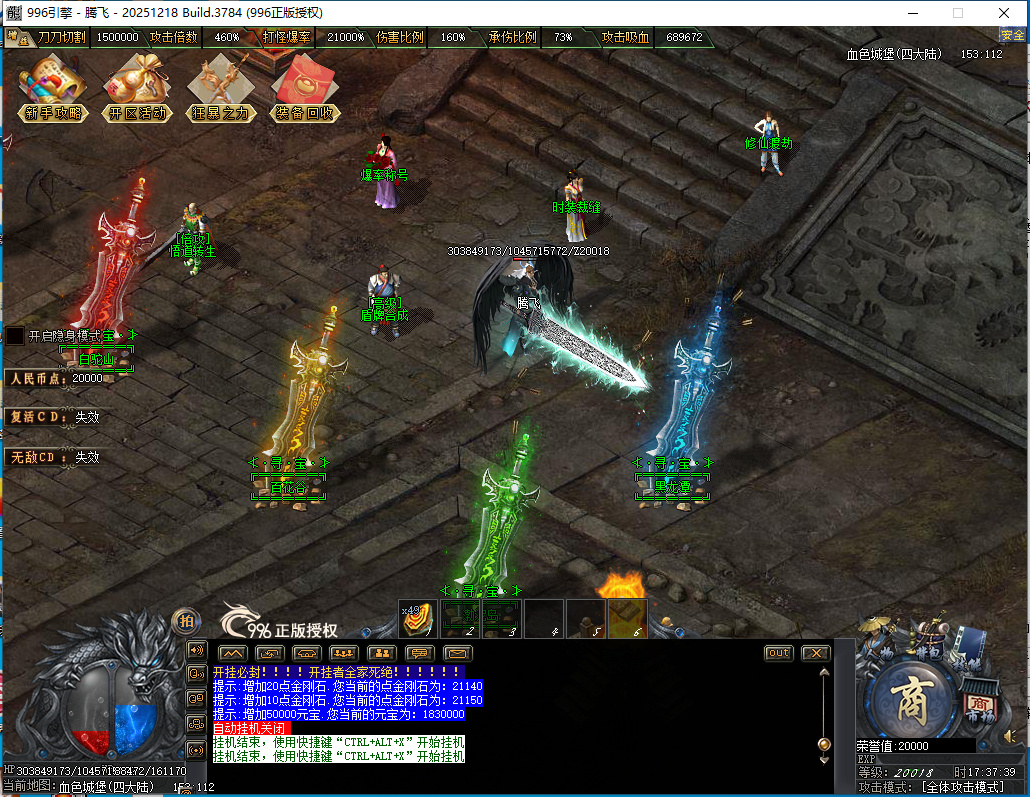Activate the 狂暴之力 berserk power
Image resolution: width=1030 pixels, height=797 pixels.
[x=221, y=88]
